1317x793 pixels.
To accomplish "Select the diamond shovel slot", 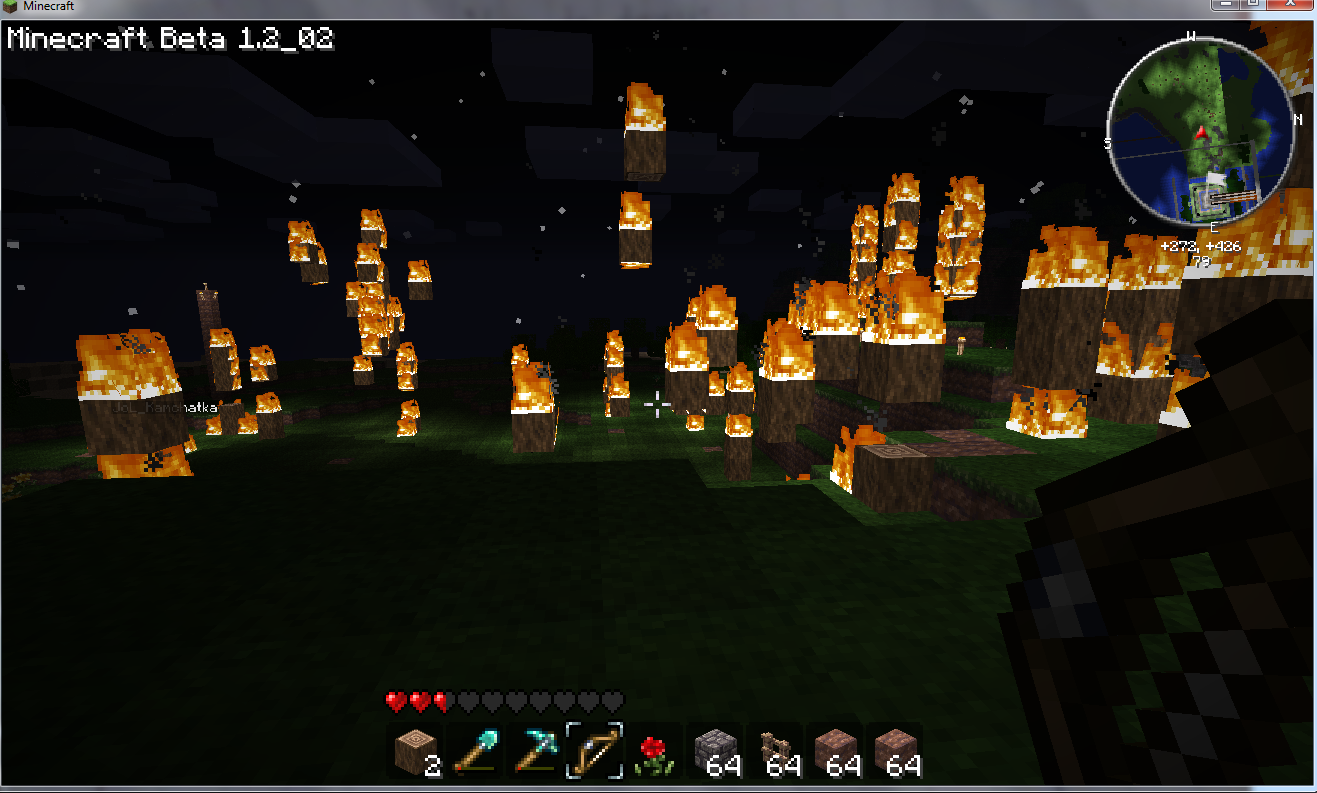I will pyautogui.click(x=475, y=751).
